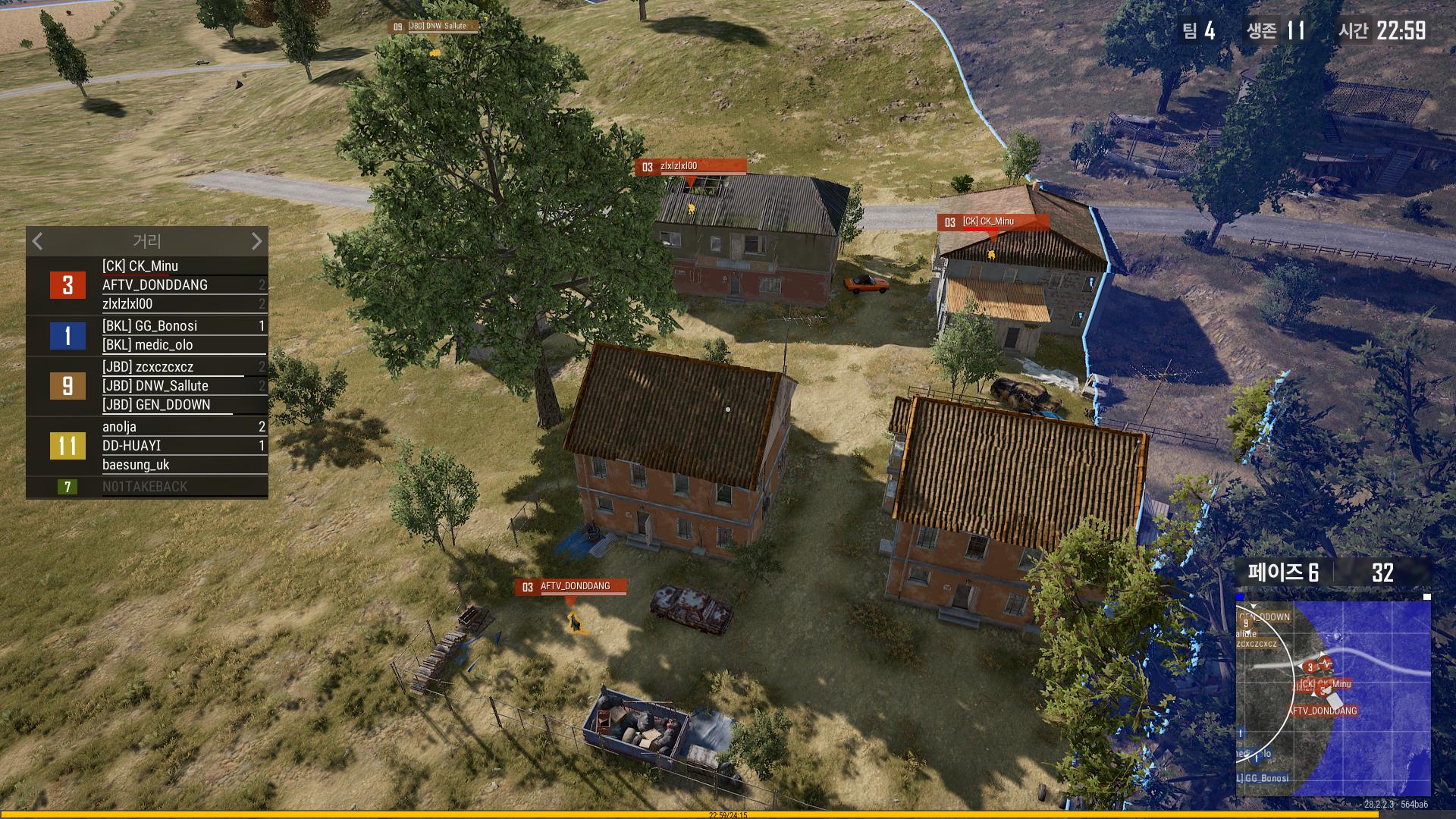Select [JBD] GEN_DDOWN list row
This screenshot has width=1456, height=819.
click(x=182, y=405)
